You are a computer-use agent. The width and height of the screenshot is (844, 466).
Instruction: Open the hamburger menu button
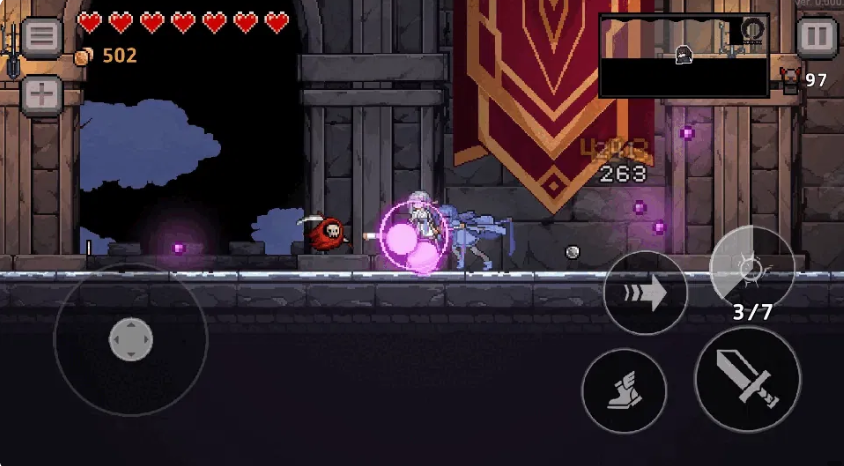point(42,38)
